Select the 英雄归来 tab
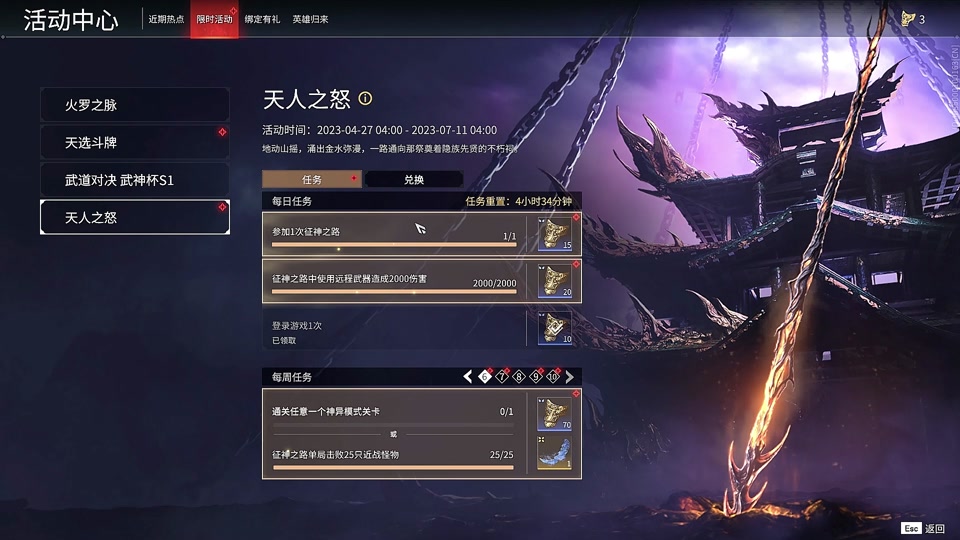 [x=310, y=19]
